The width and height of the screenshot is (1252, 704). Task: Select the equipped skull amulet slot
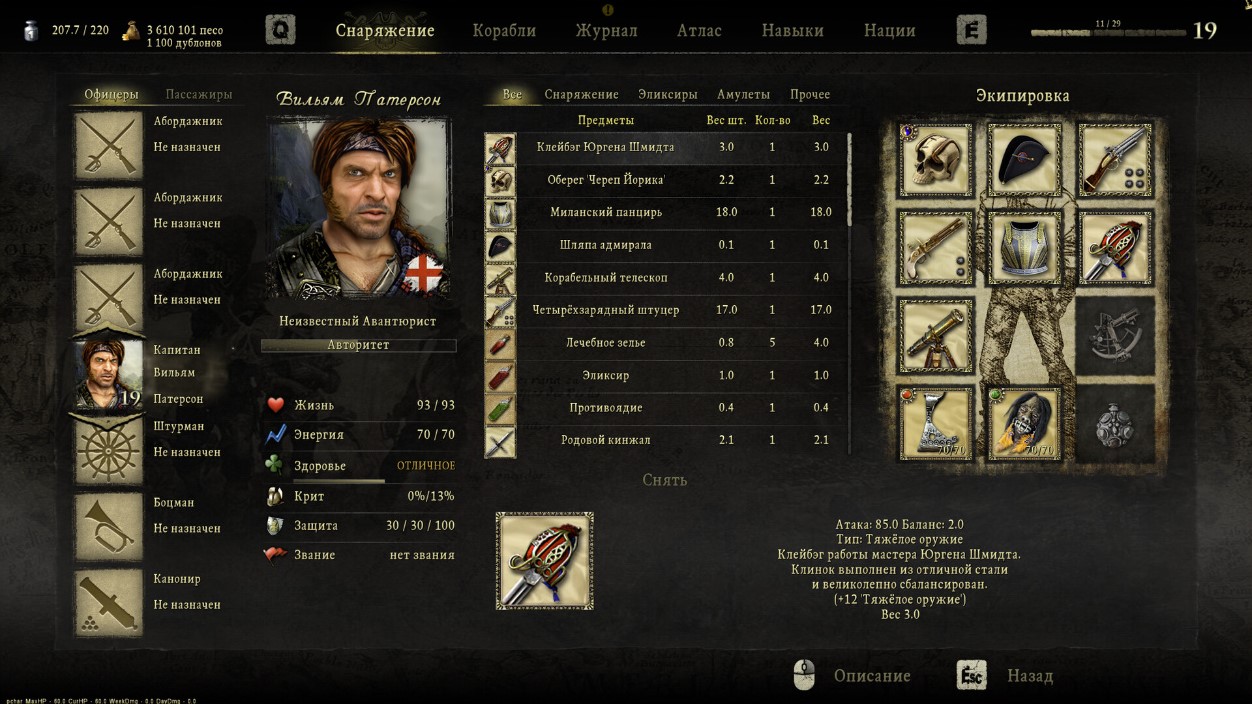click(935, 159)
